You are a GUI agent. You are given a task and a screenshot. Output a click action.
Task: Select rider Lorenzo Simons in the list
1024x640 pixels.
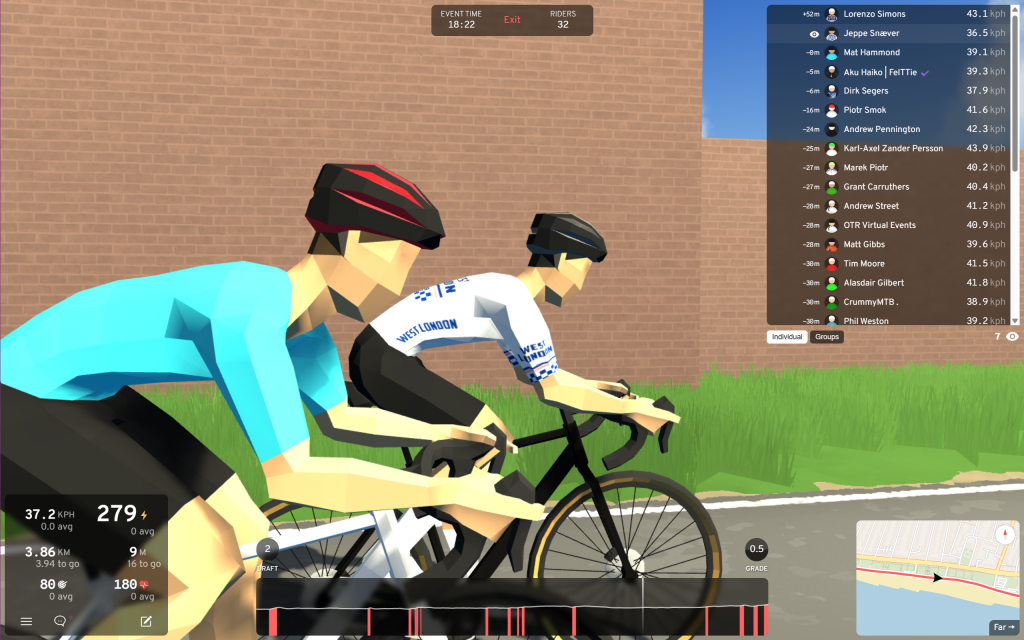point(874,14)
